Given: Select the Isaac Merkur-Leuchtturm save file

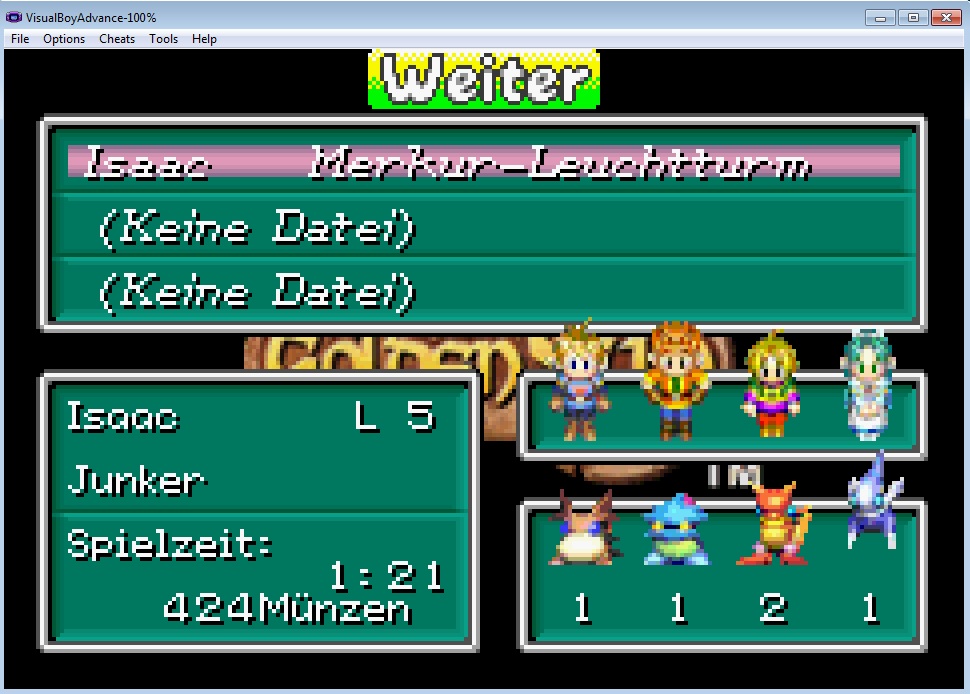Looking at the screenshot, I should (x=483, y=162).
